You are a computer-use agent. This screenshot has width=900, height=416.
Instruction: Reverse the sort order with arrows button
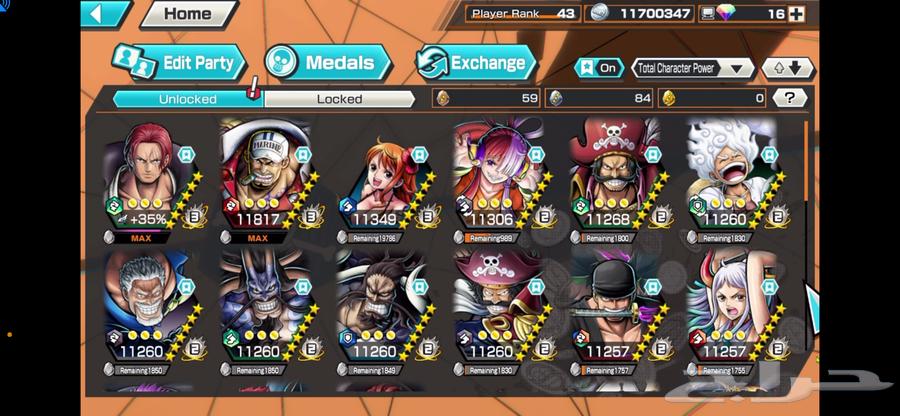[786, 68]
